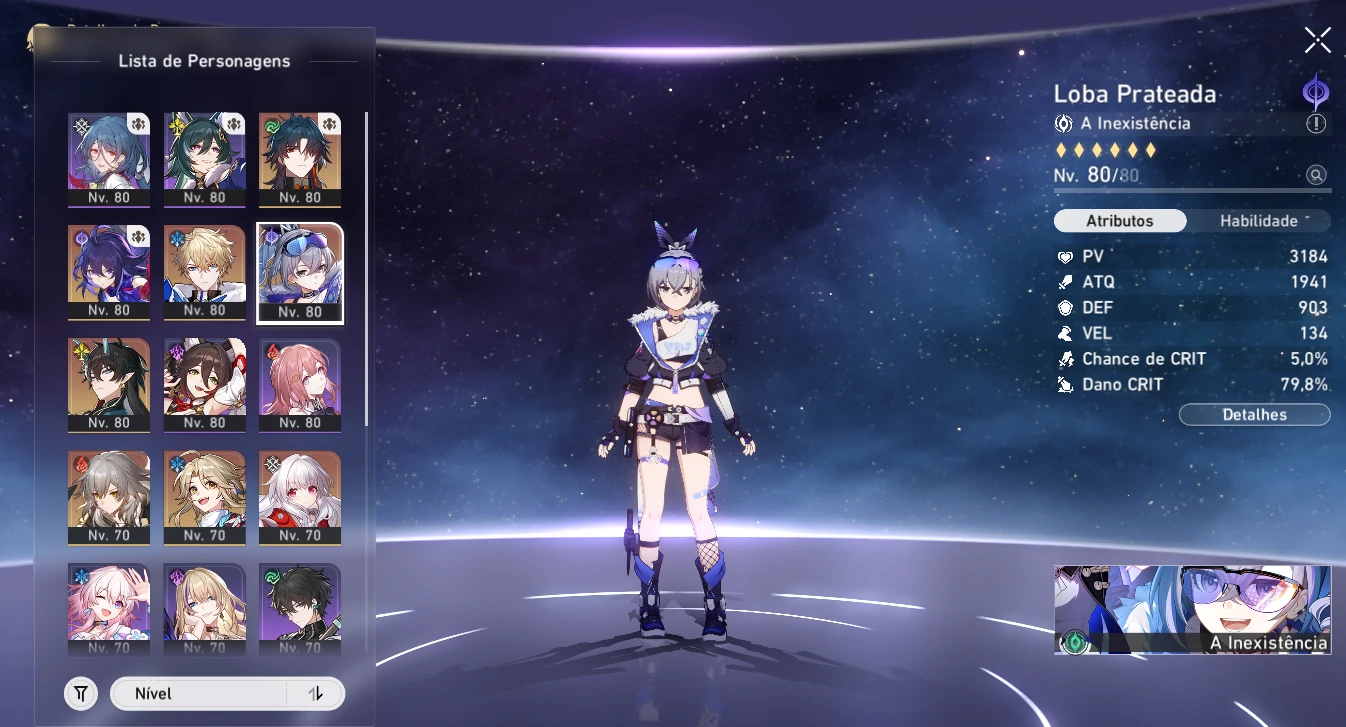
Task: Select the ATQ attribute icon
Action: click(x=1065, y=282)
